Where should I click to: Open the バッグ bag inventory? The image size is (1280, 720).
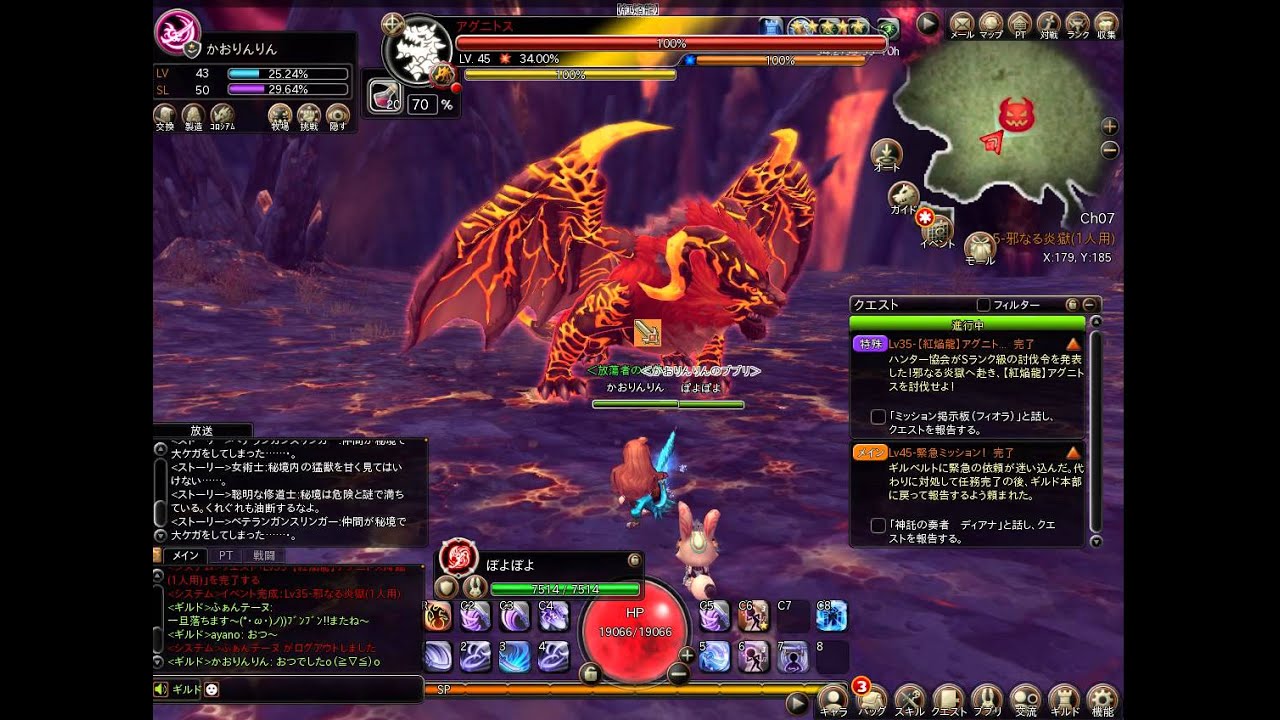[x=872, y=698]
